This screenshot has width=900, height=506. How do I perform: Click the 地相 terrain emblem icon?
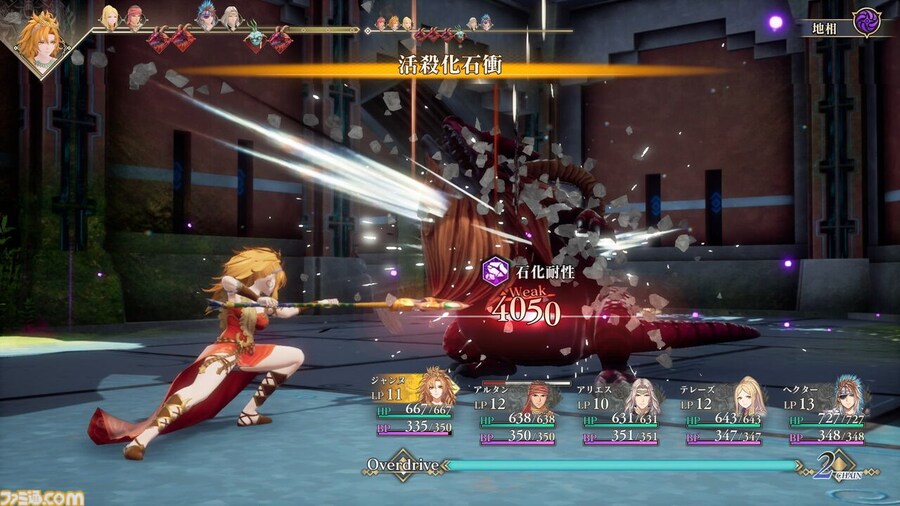pyautogui.click(x=866, y=21)
